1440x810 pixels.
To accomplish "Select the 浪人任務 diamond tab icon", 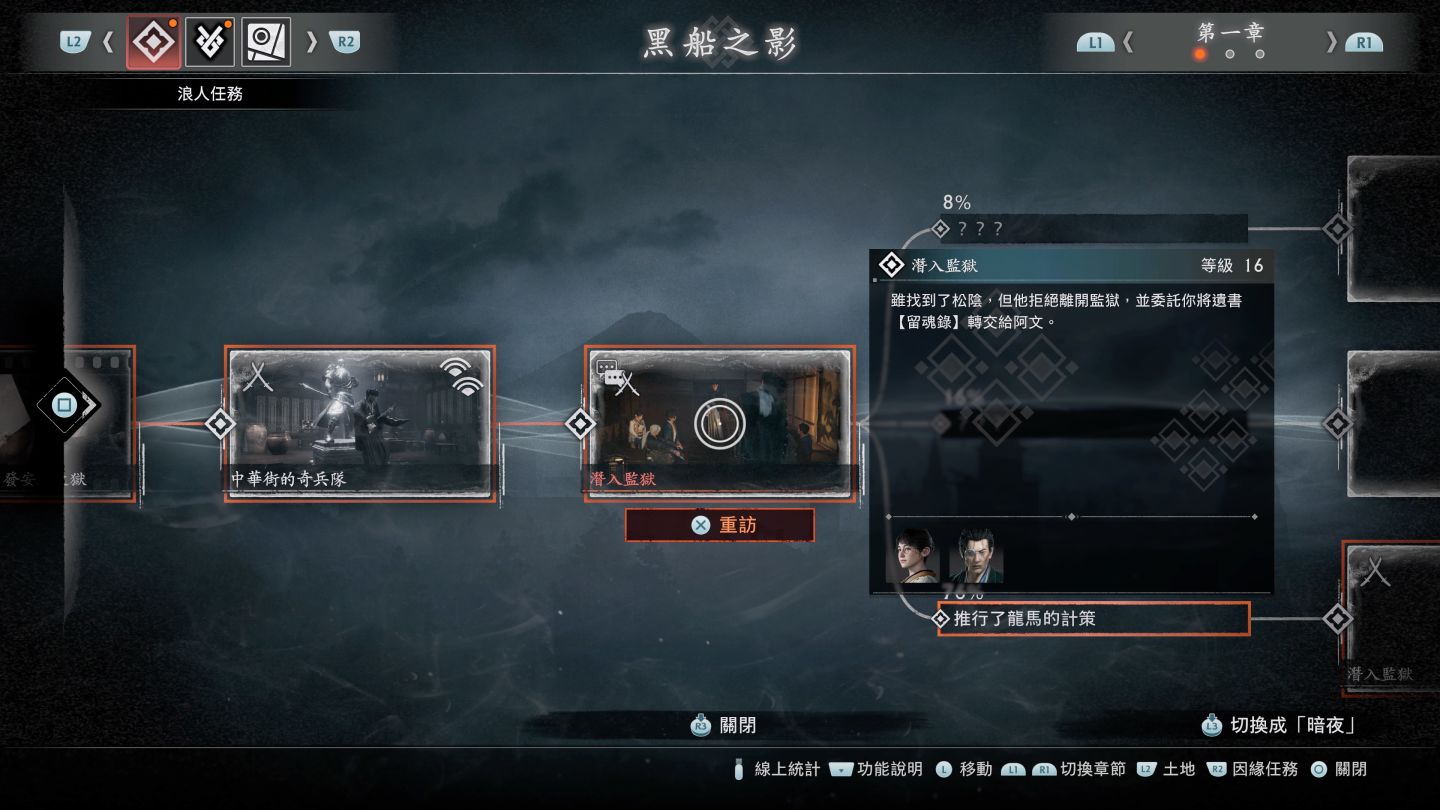I will click(x=153, y=42).
